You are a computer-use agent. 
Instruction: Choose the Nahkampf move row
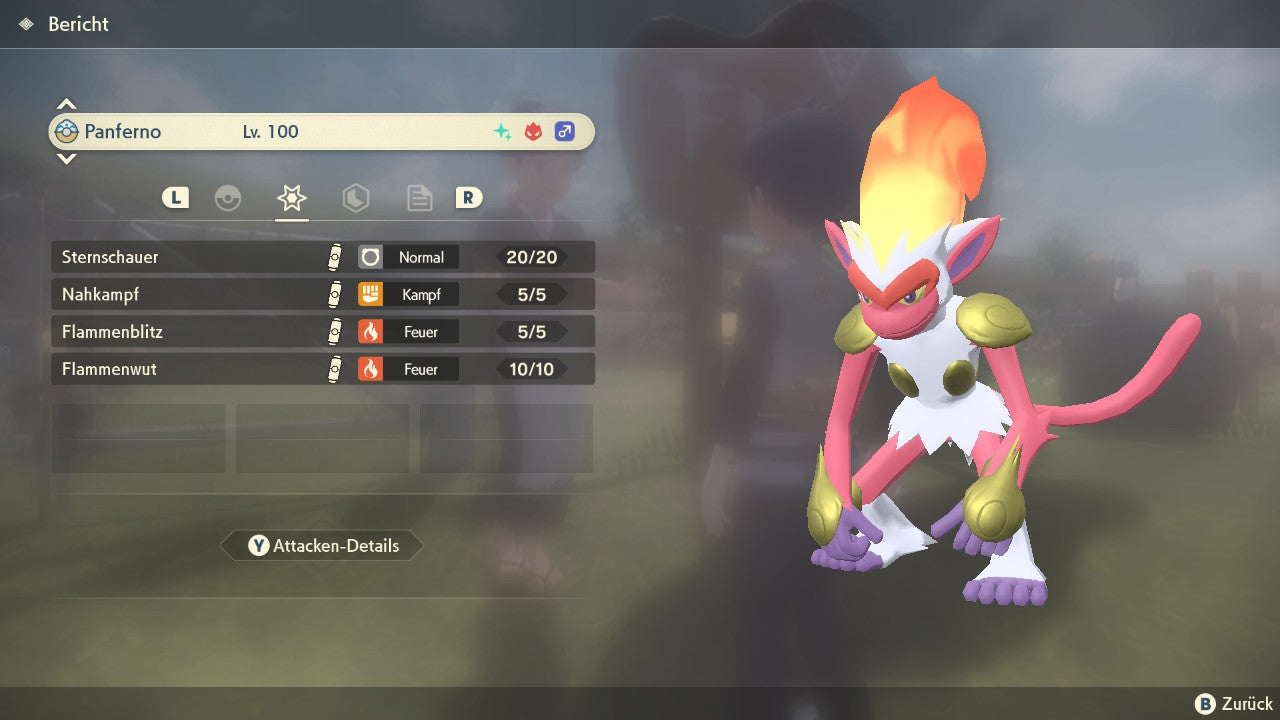(x=322, y=294)
